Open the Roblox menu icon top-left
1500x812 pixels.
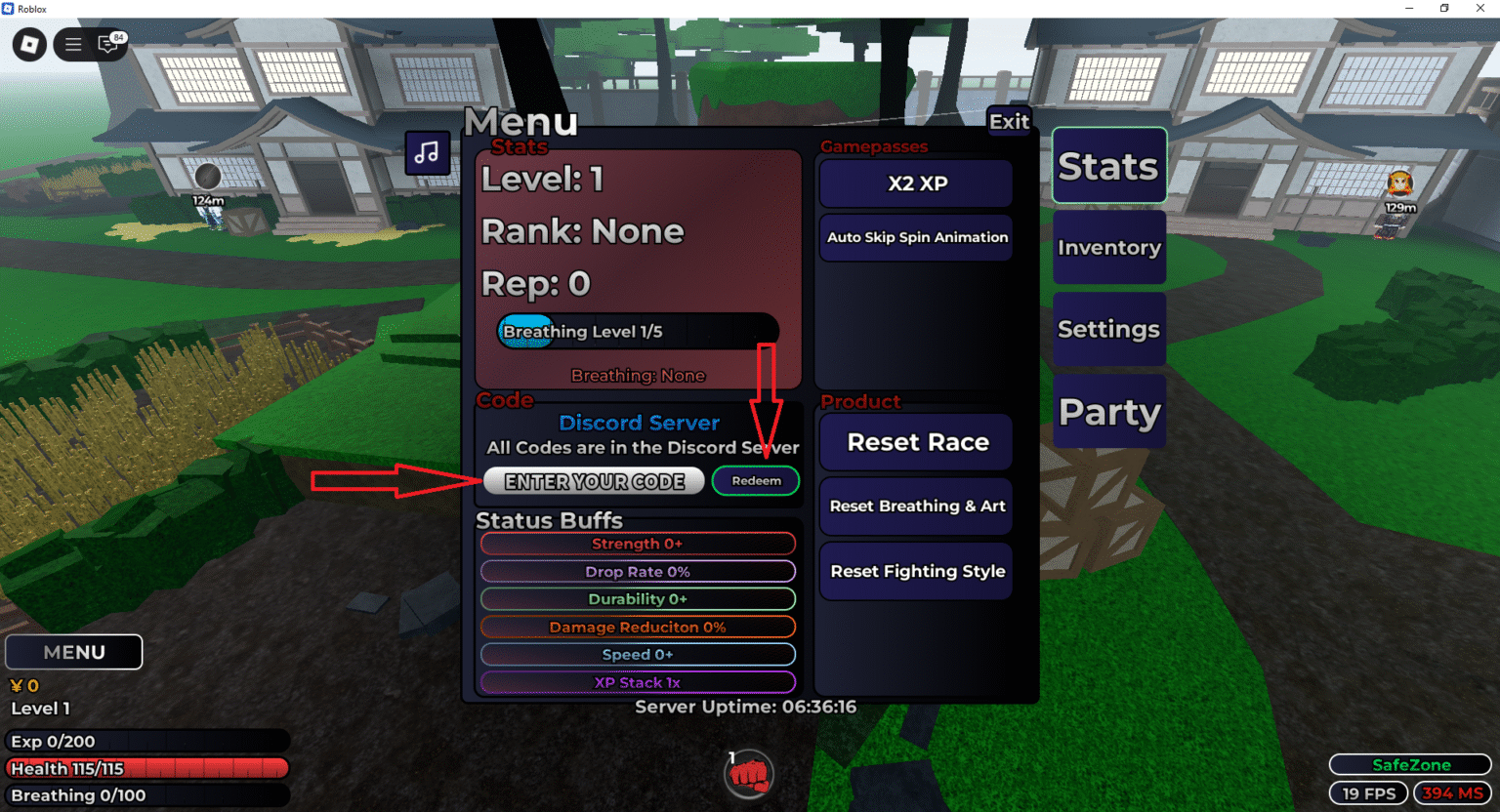(x=28, y=44)
